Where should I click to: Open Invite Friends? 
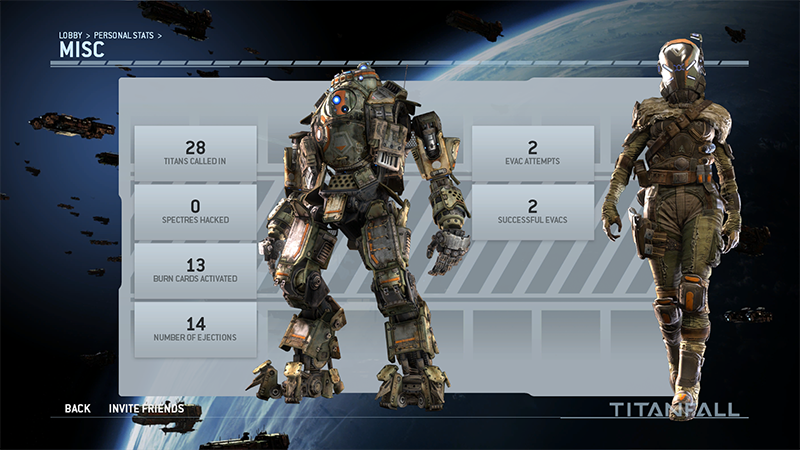click(146, 408)
